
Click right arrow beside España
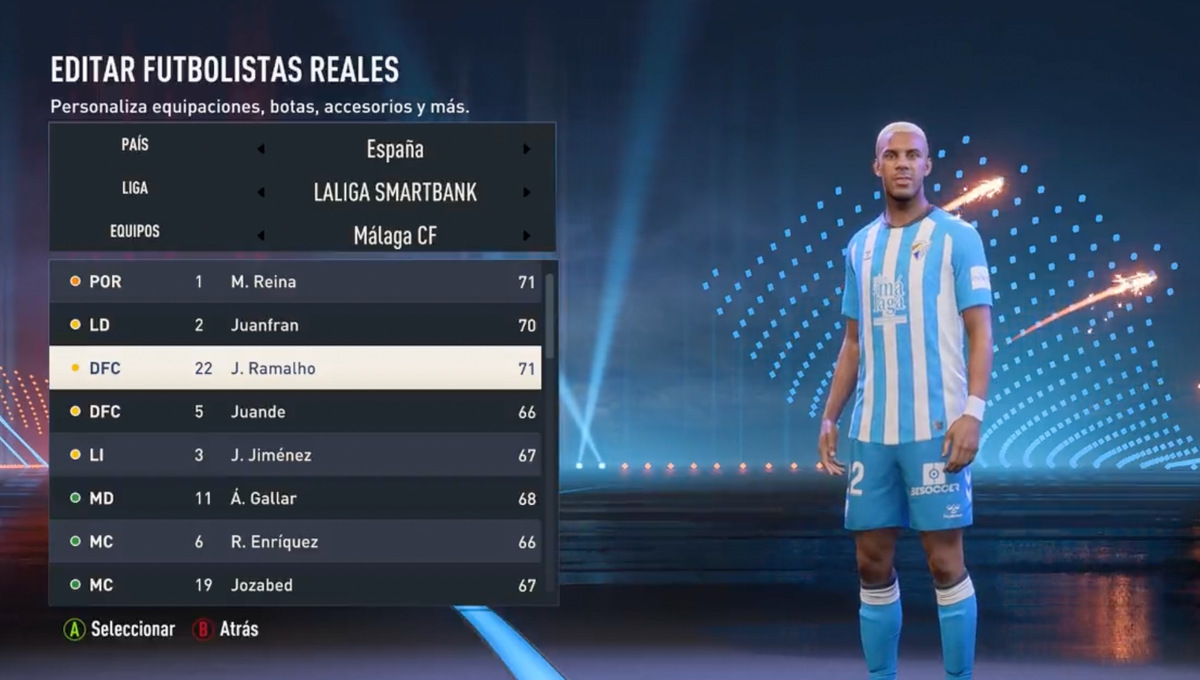[527, 150]
